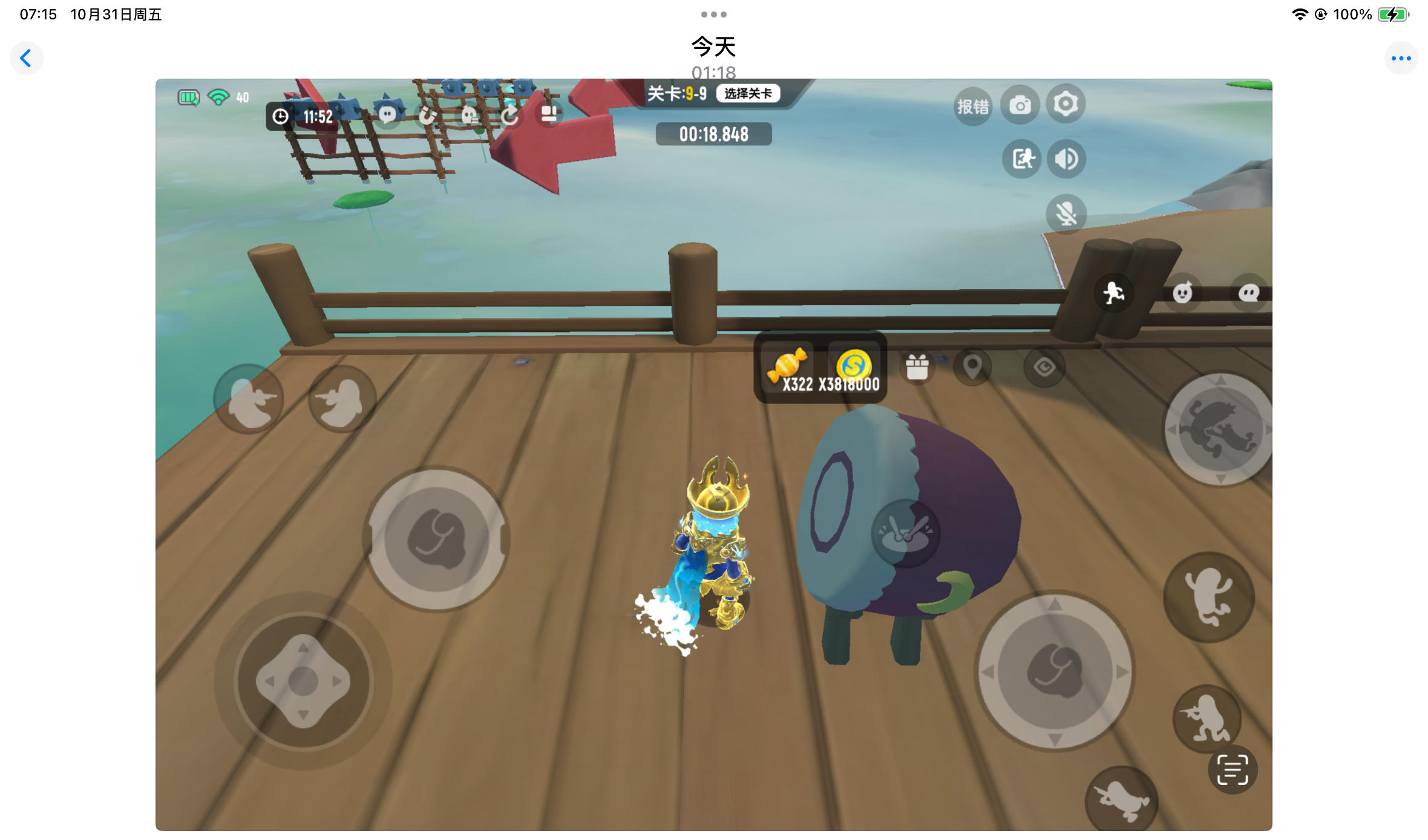Go back using the blue chevron
This screenshot has height=840, width=1428.
(27, 58)
